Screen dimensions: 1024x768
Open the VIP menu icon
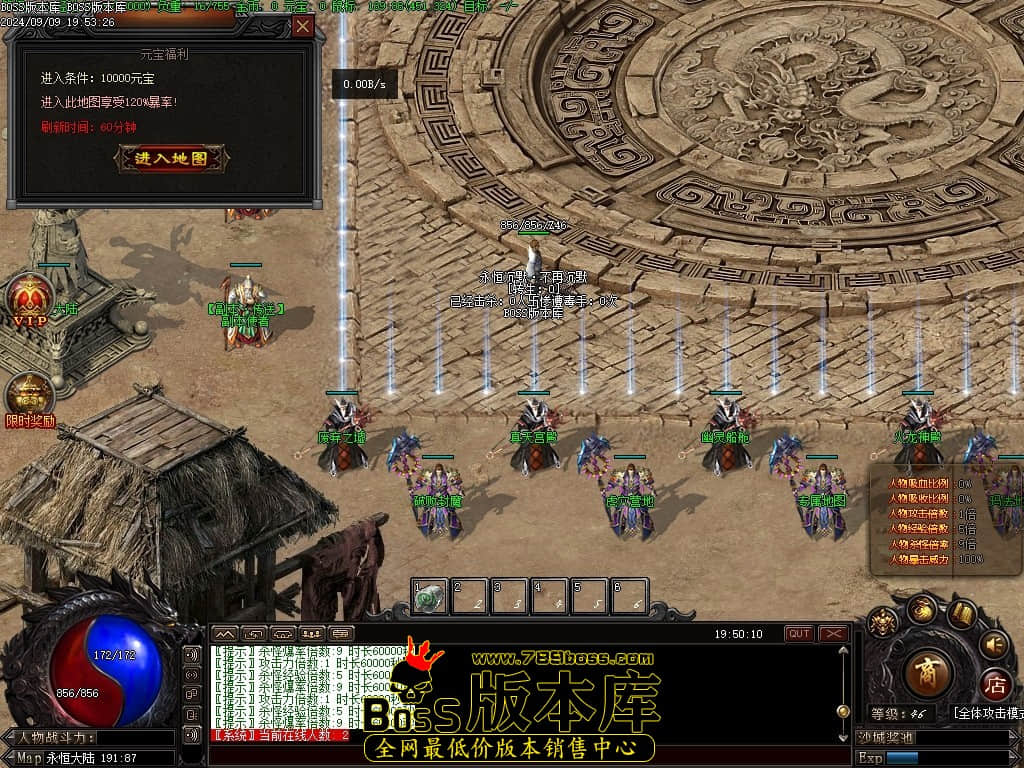point(30,299)
